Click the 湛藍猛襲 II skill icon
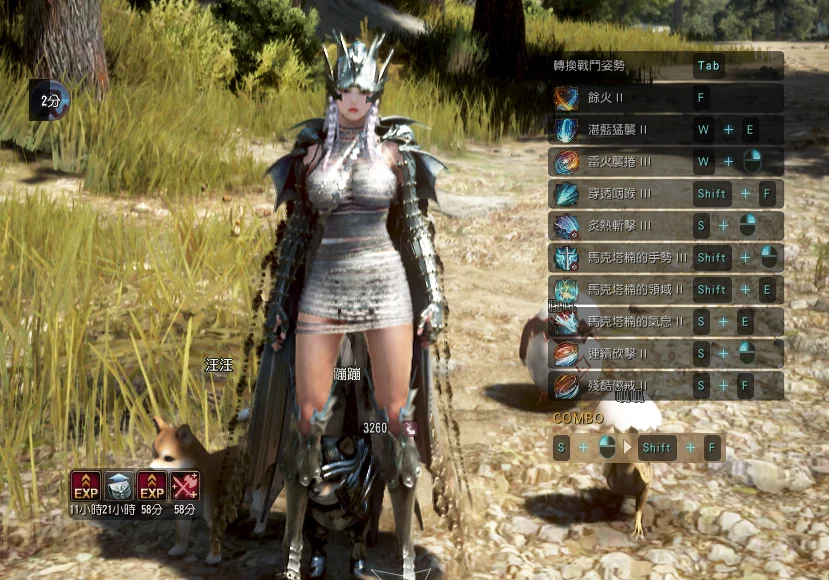 pos(566,130)
